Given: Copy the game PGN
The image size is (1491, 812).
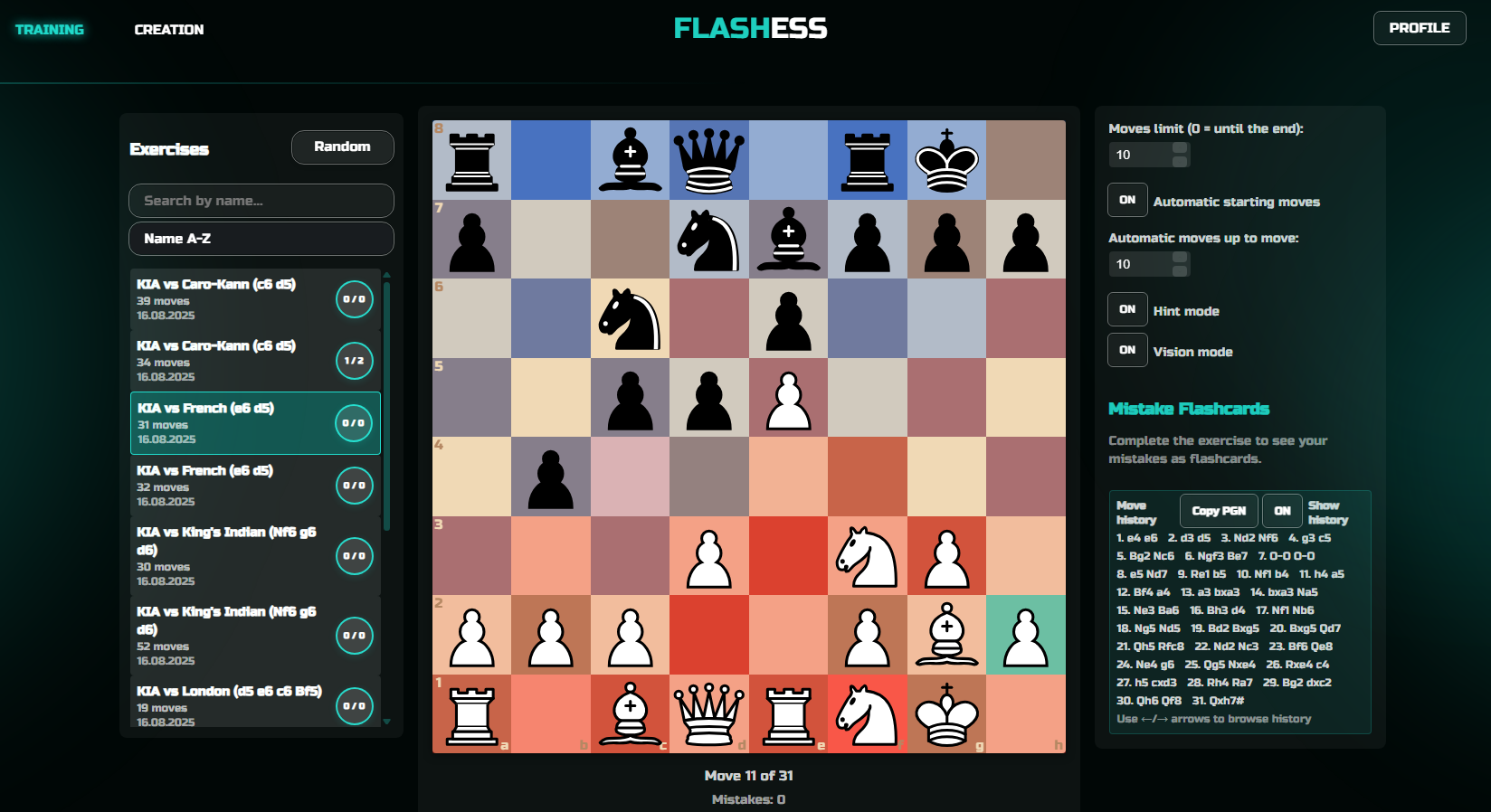Looking at the screenshot, I should click(x=1218, y=510).
